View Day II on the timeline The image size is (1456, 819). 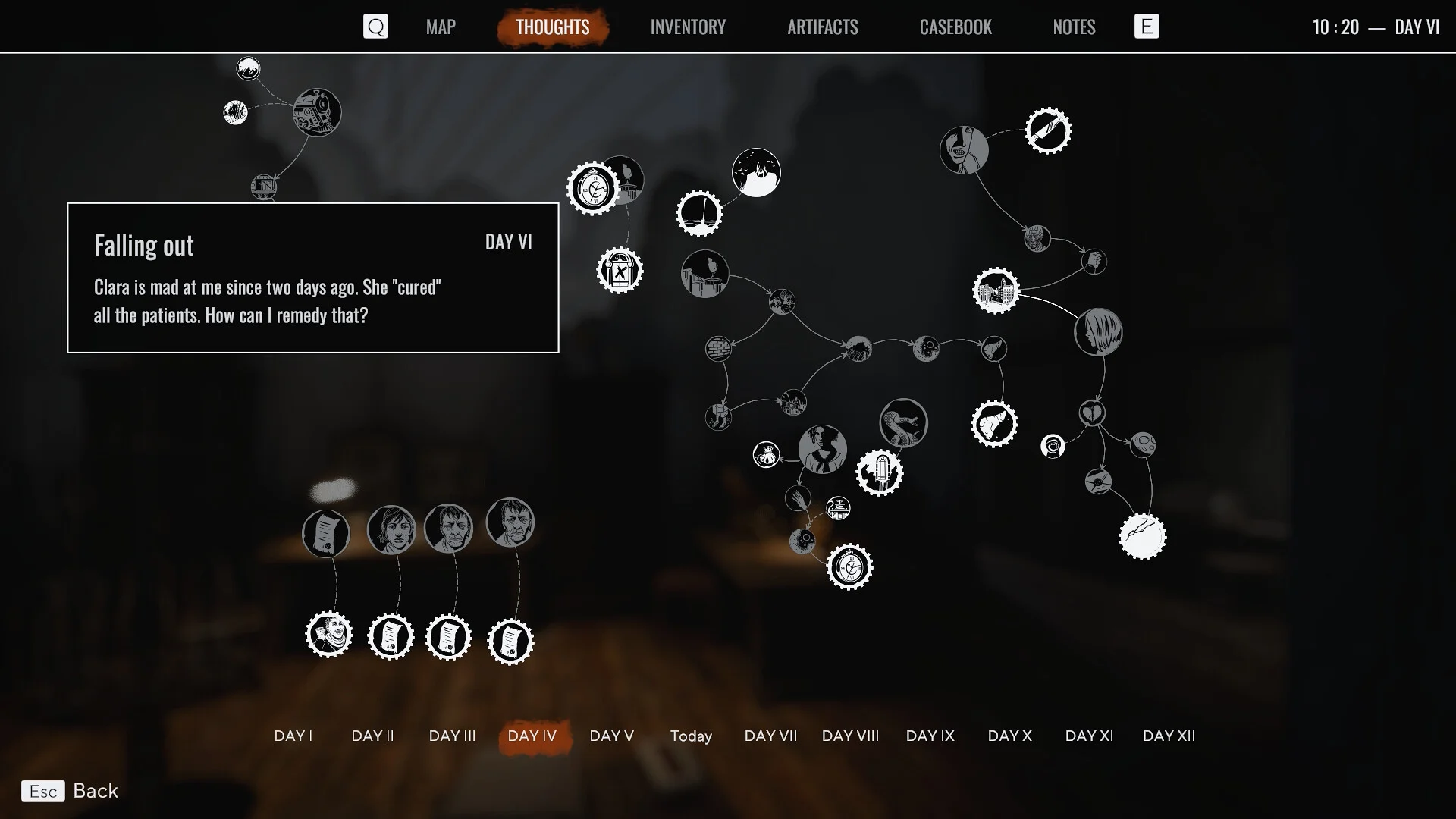tap(372, 736)
